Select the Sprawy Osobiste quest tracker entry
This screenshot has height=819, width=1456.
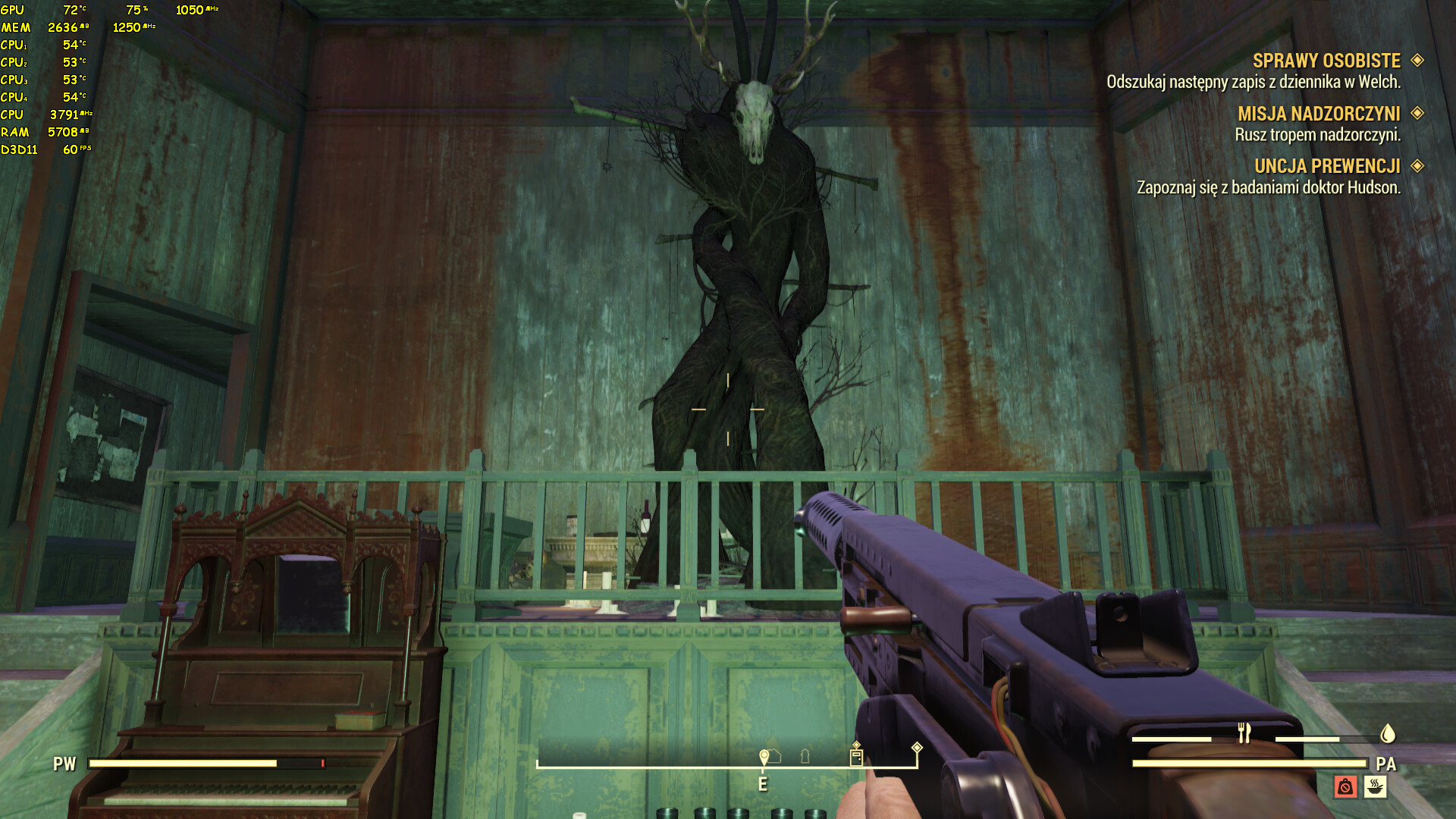tap(1326, 61)
